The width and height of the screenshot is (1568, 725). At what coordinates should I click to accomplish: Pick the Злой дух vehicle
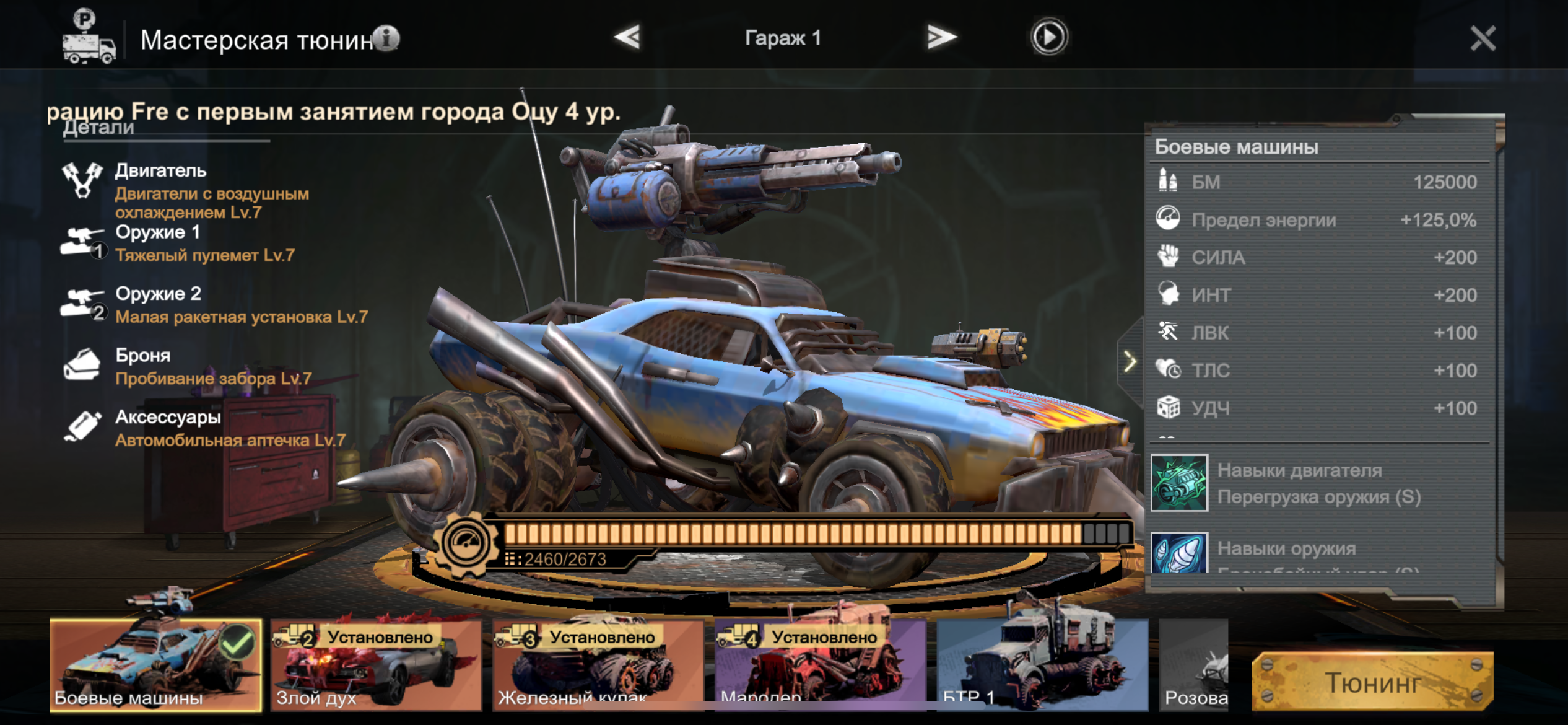377,665
